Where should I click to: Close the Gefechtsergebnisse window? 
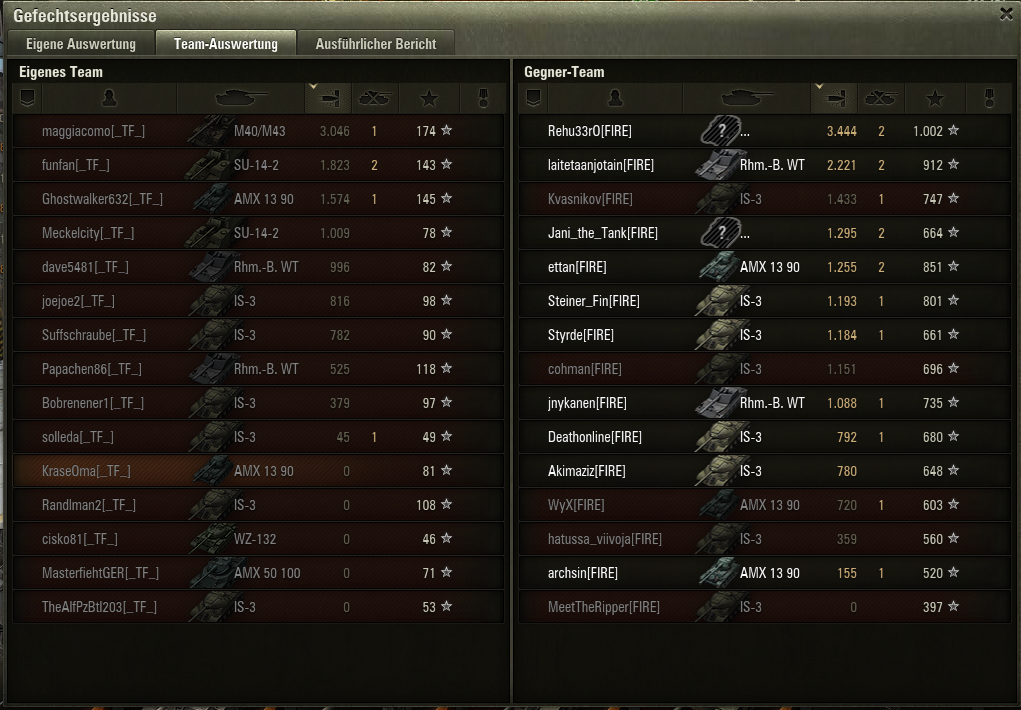pyautogui.click(x=1006, y=14)
